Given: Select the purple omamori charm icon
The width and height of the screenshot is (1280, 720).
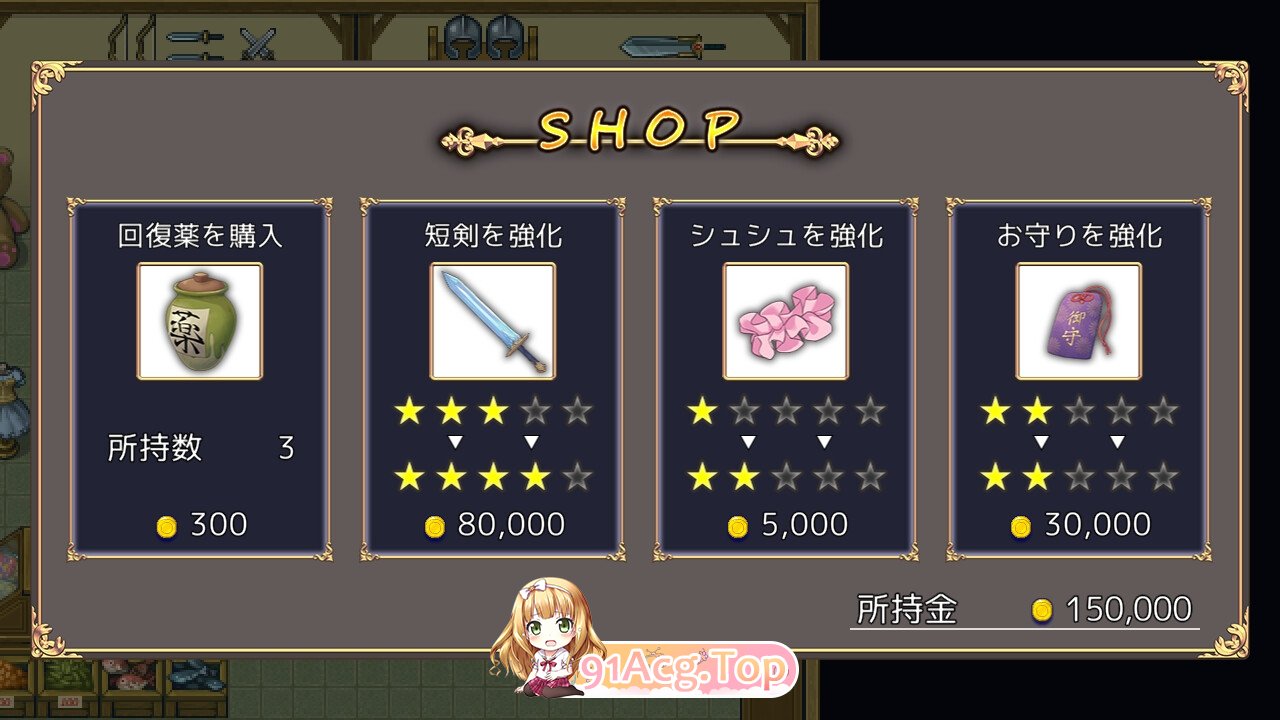Looking at the screenshot, I should (x=1075, y=320).
